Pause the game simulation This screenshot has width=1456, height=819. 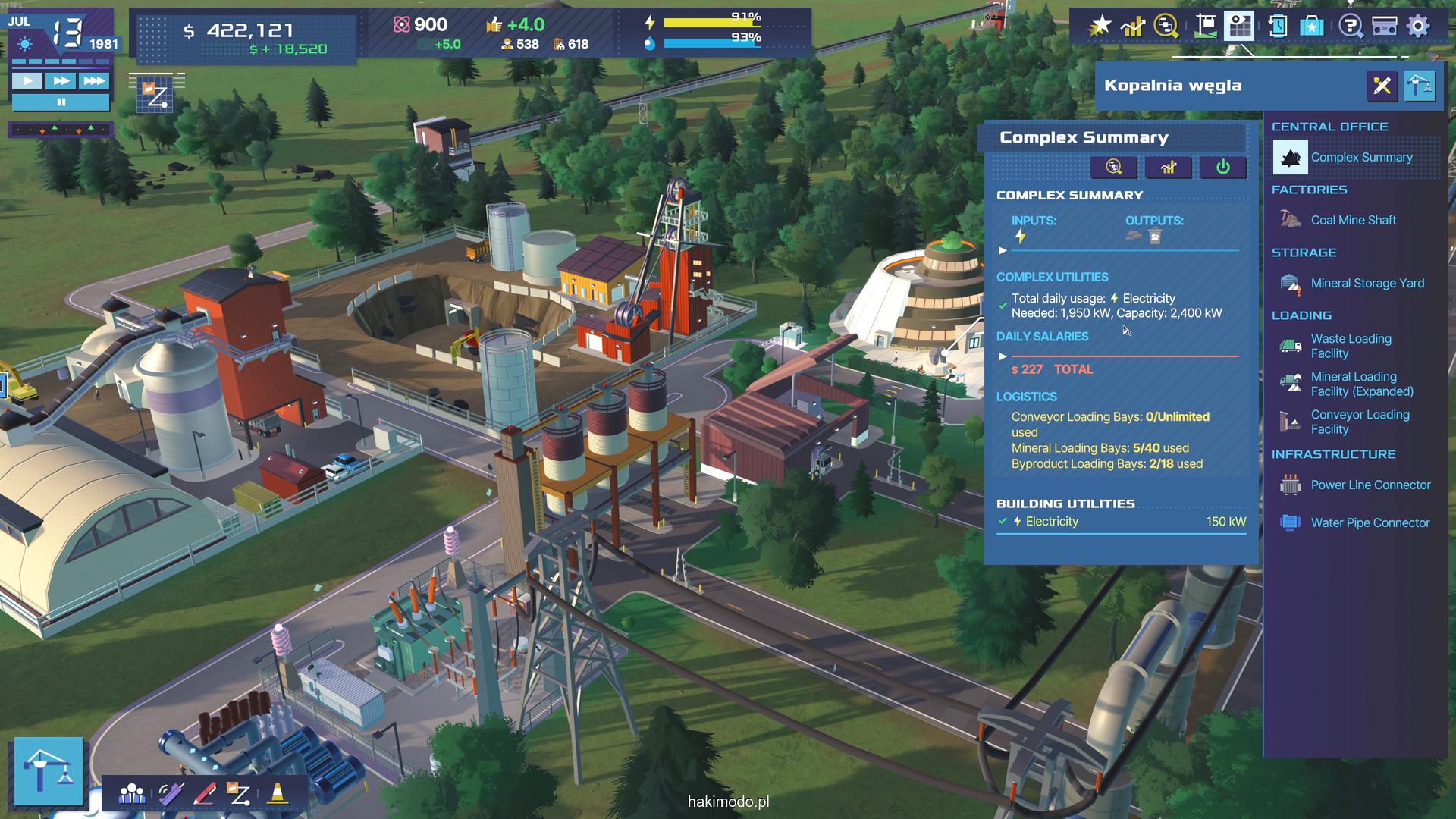tap(61, 102)
